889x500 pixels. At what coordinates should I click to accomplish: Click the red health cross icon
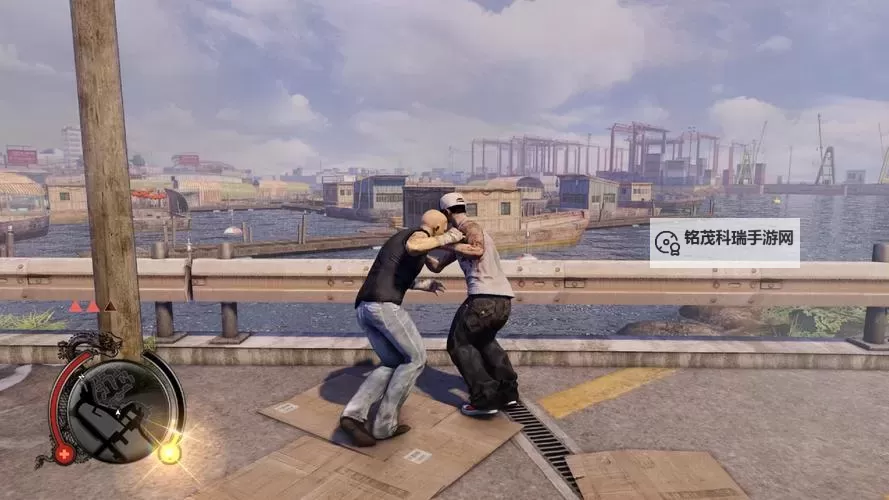[x=65, y=454]
